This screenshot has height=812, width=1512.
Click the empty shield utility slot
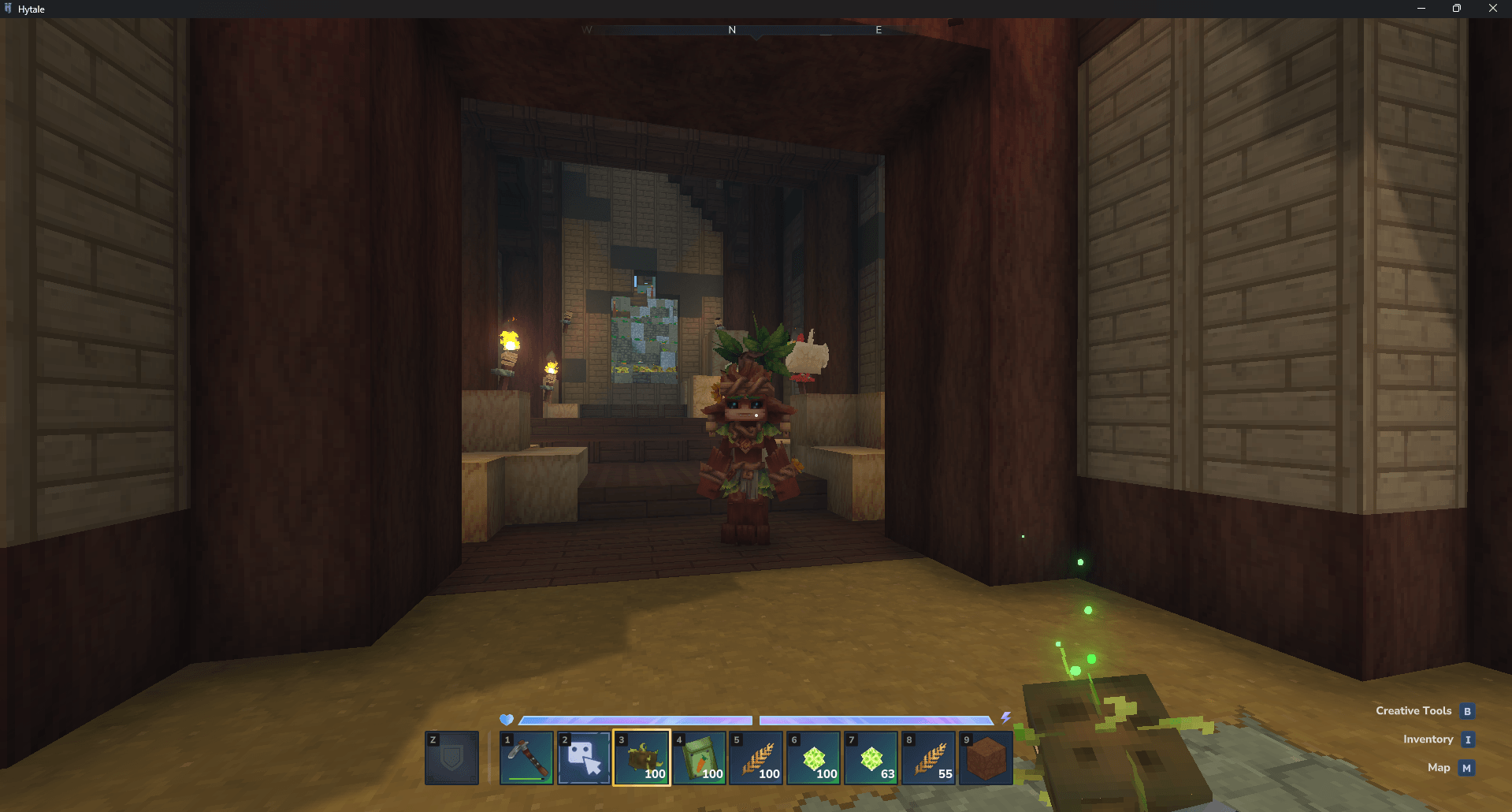point(451,758)
